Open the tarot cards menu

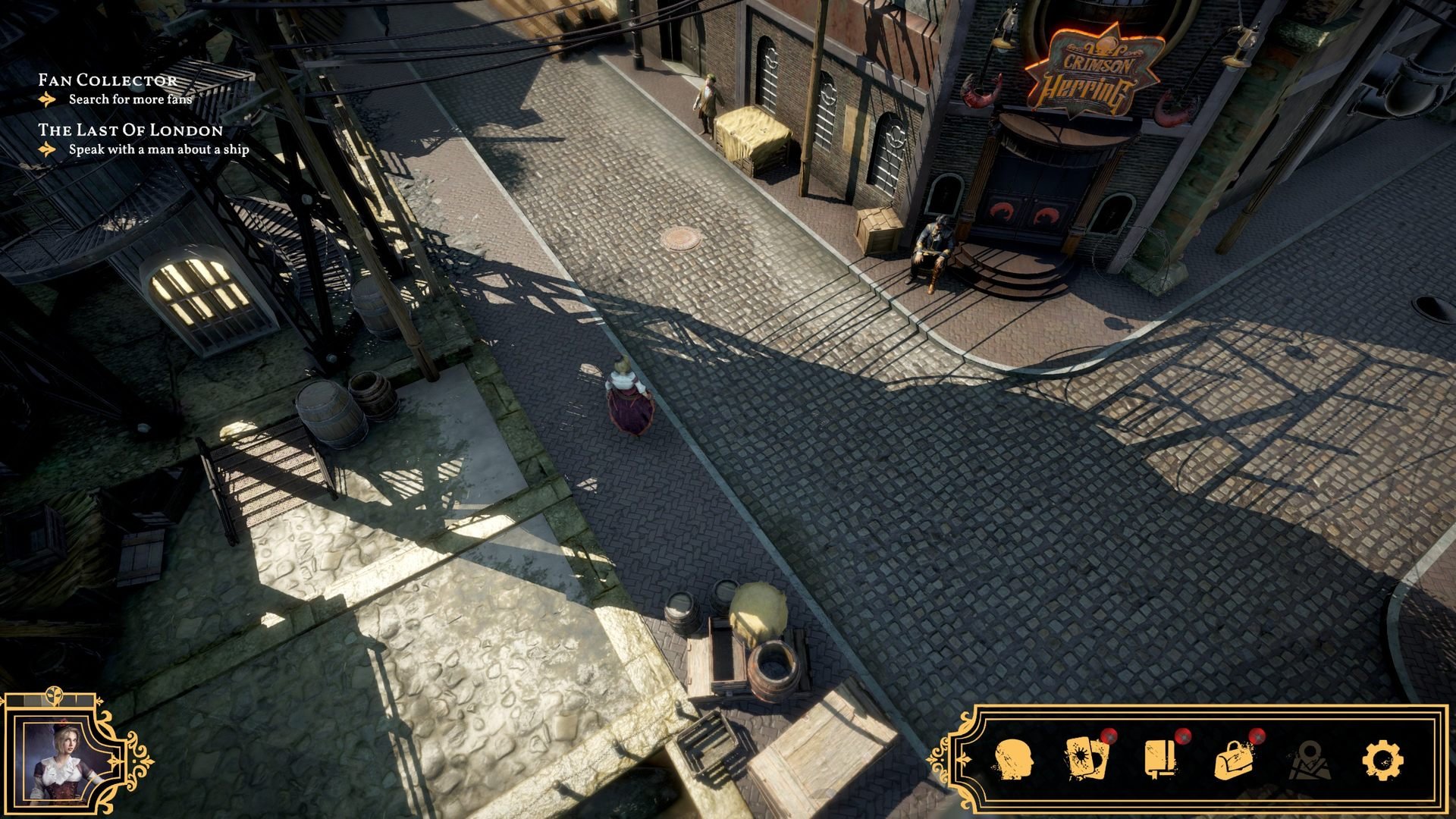coord(1085,758)
